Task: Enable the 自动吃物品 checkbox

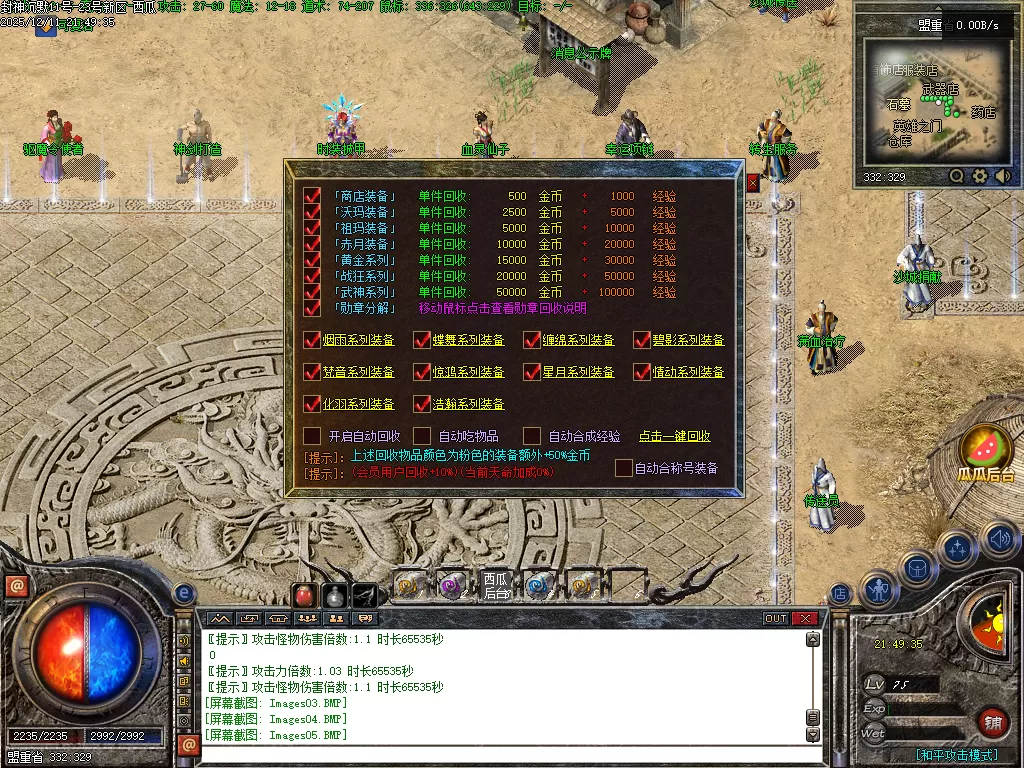Action: tap(422, 436)
